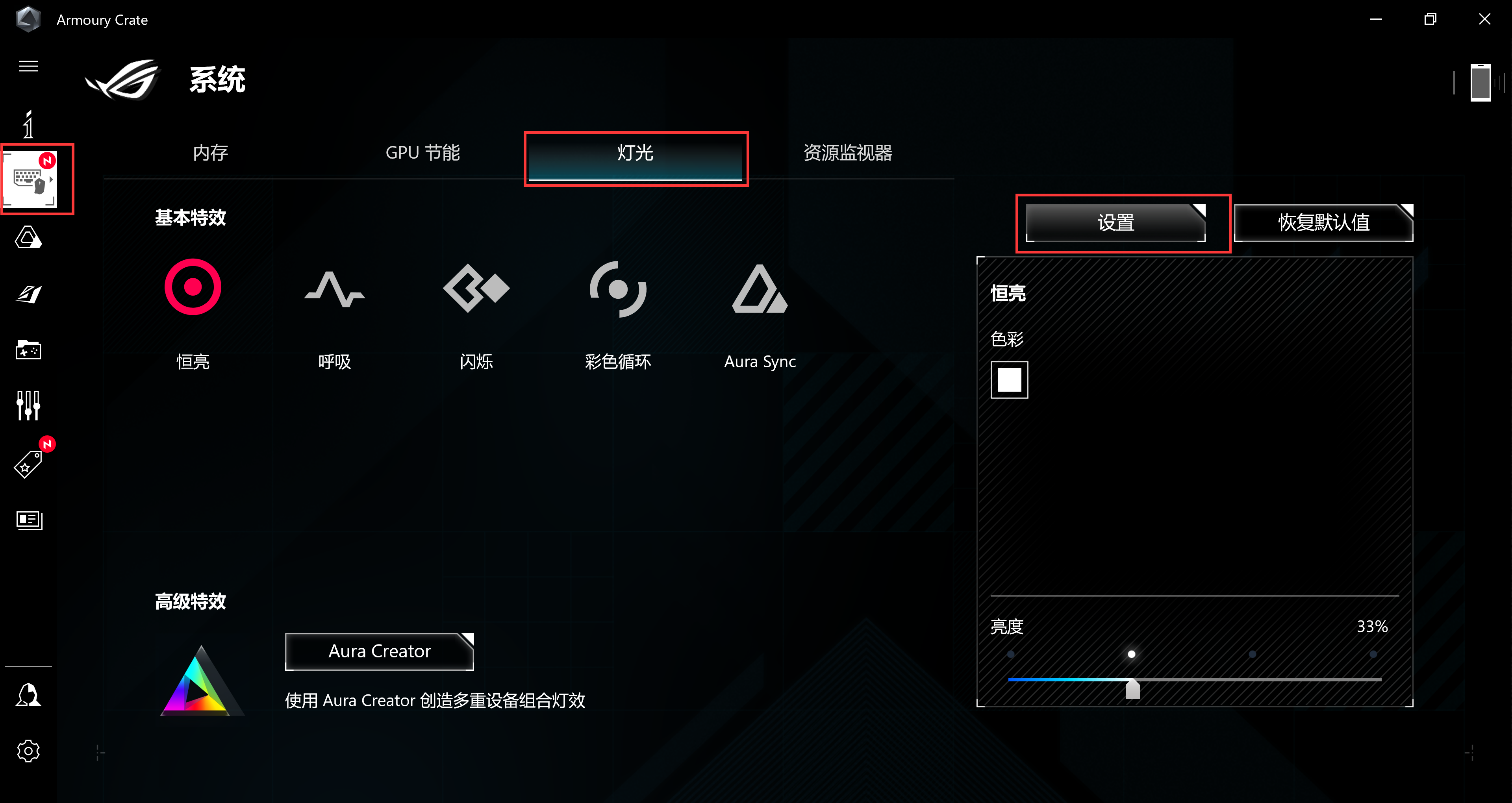
Task: Switch to the GPU 节能 tab
Action: pos(422,153)
